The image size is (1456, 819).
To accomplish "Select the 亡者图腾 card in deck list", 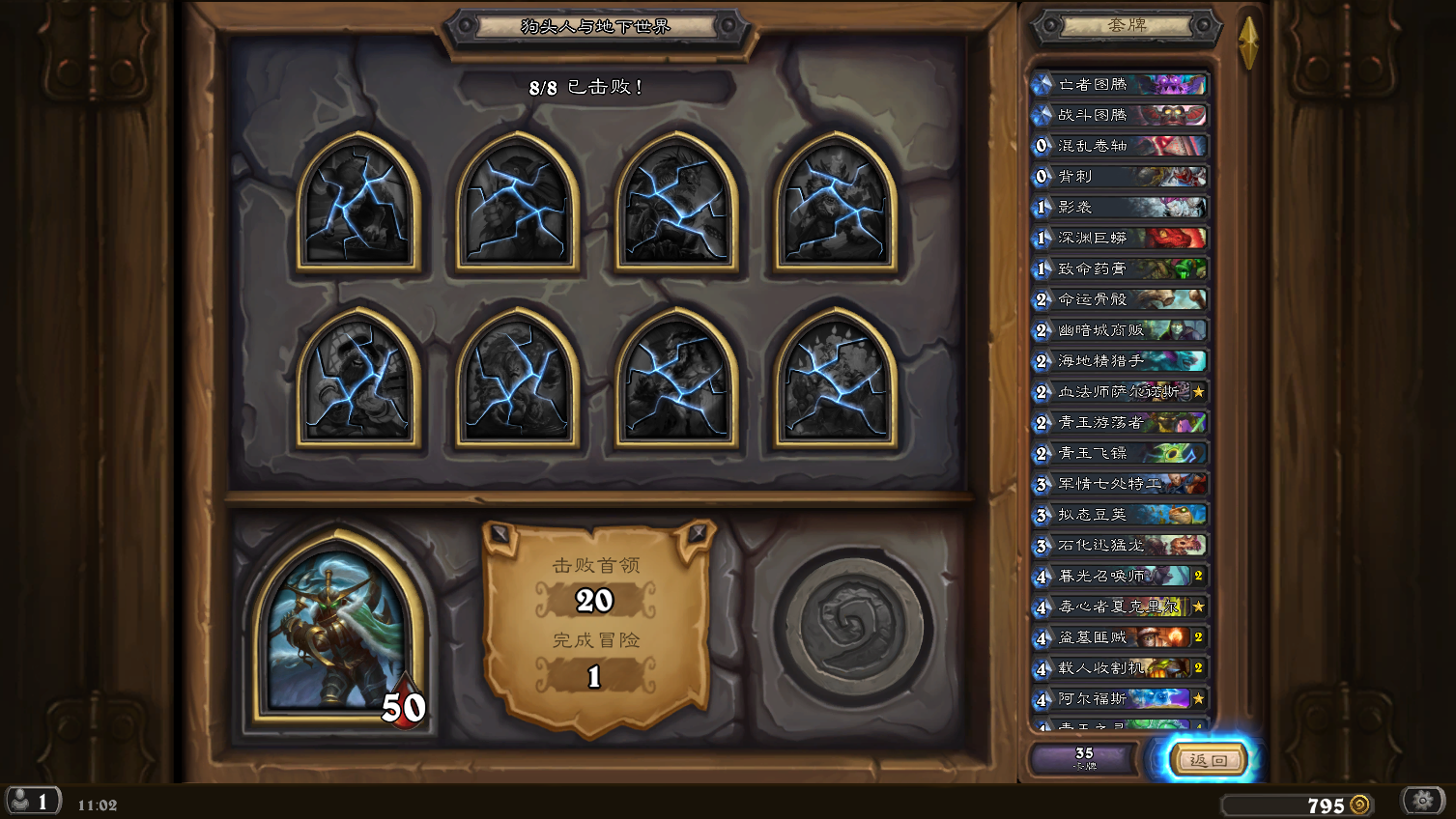I will 1121,85.
